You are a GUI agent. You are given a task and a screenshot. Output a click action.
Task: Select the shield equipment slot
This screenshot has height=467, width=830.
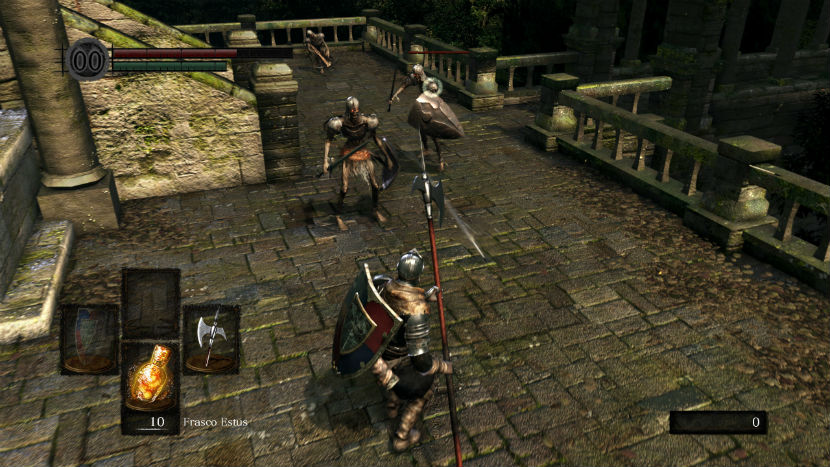click(90, 339)
